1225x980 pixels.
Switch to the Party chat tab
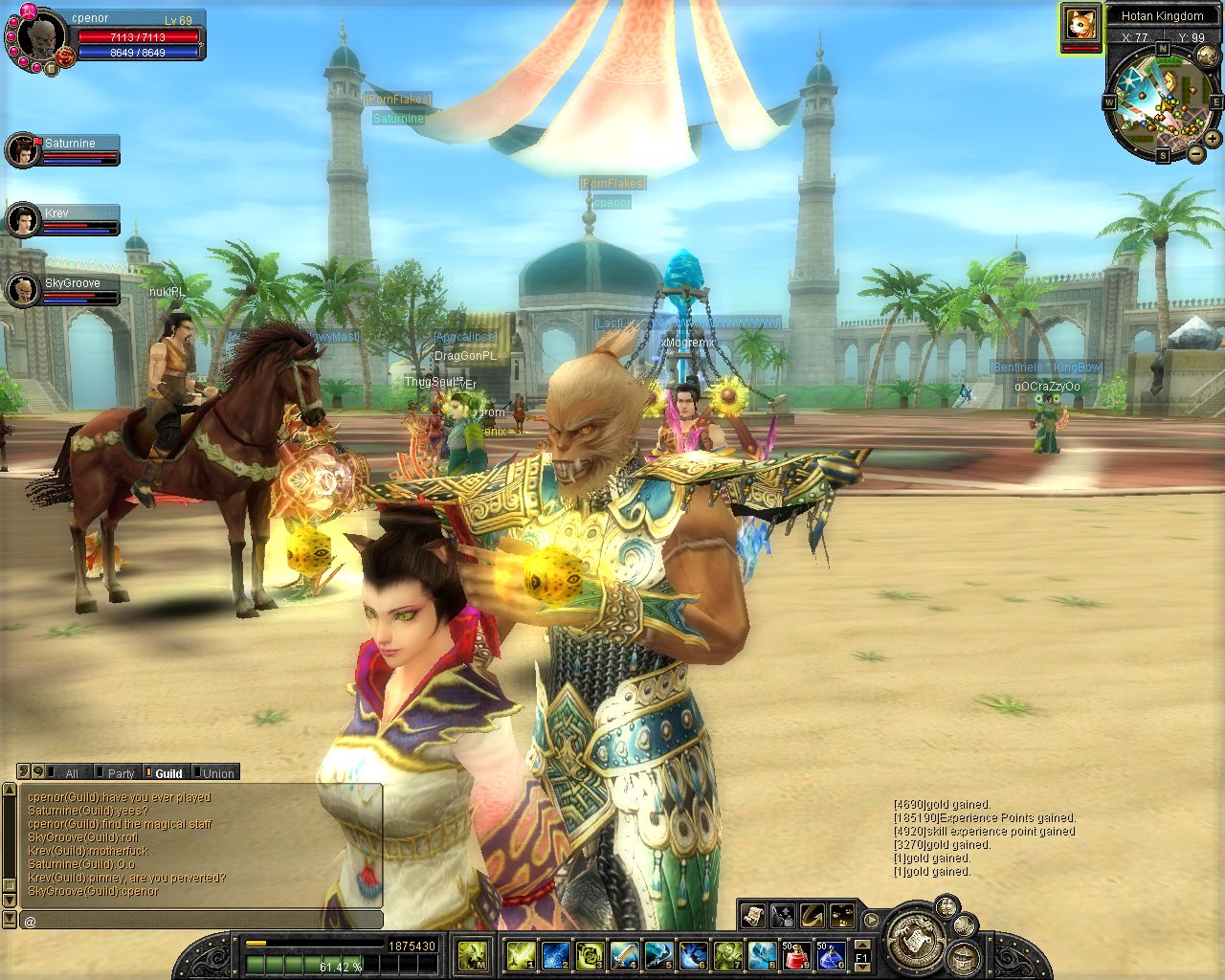121,773
